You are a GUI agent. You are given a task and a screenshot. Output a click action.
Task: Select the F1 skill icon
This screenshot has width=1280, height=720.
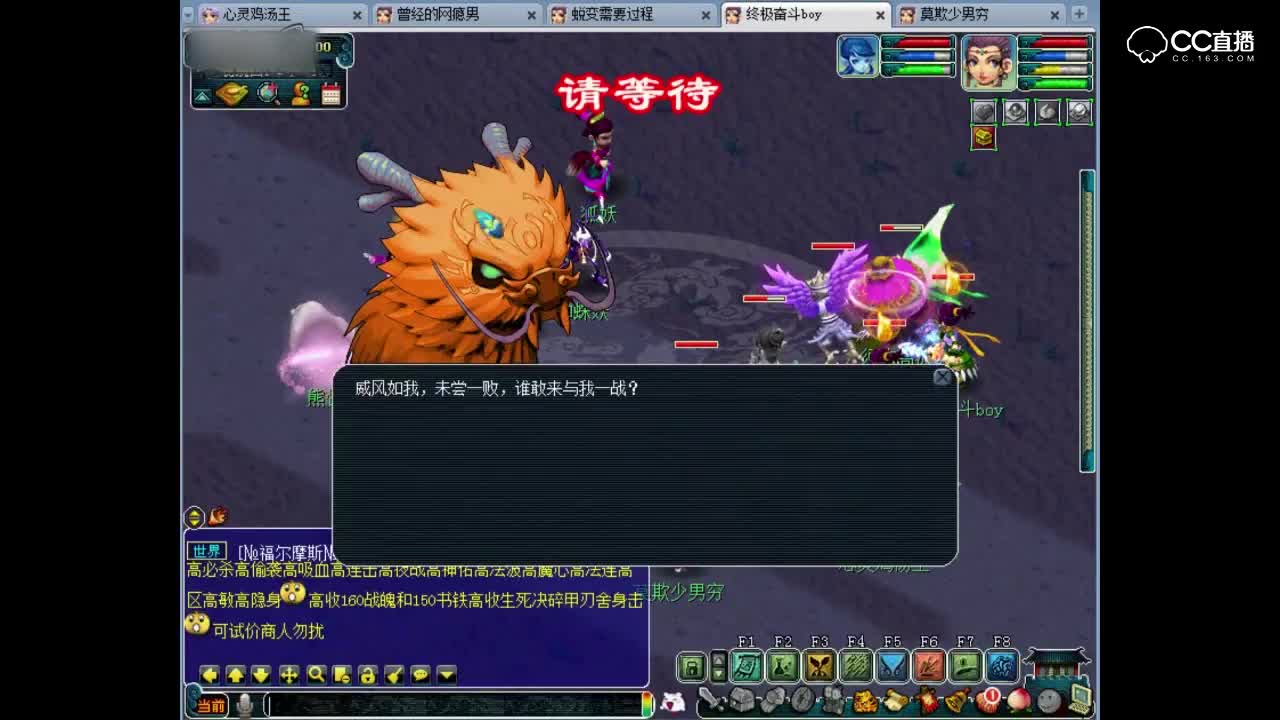745,665
